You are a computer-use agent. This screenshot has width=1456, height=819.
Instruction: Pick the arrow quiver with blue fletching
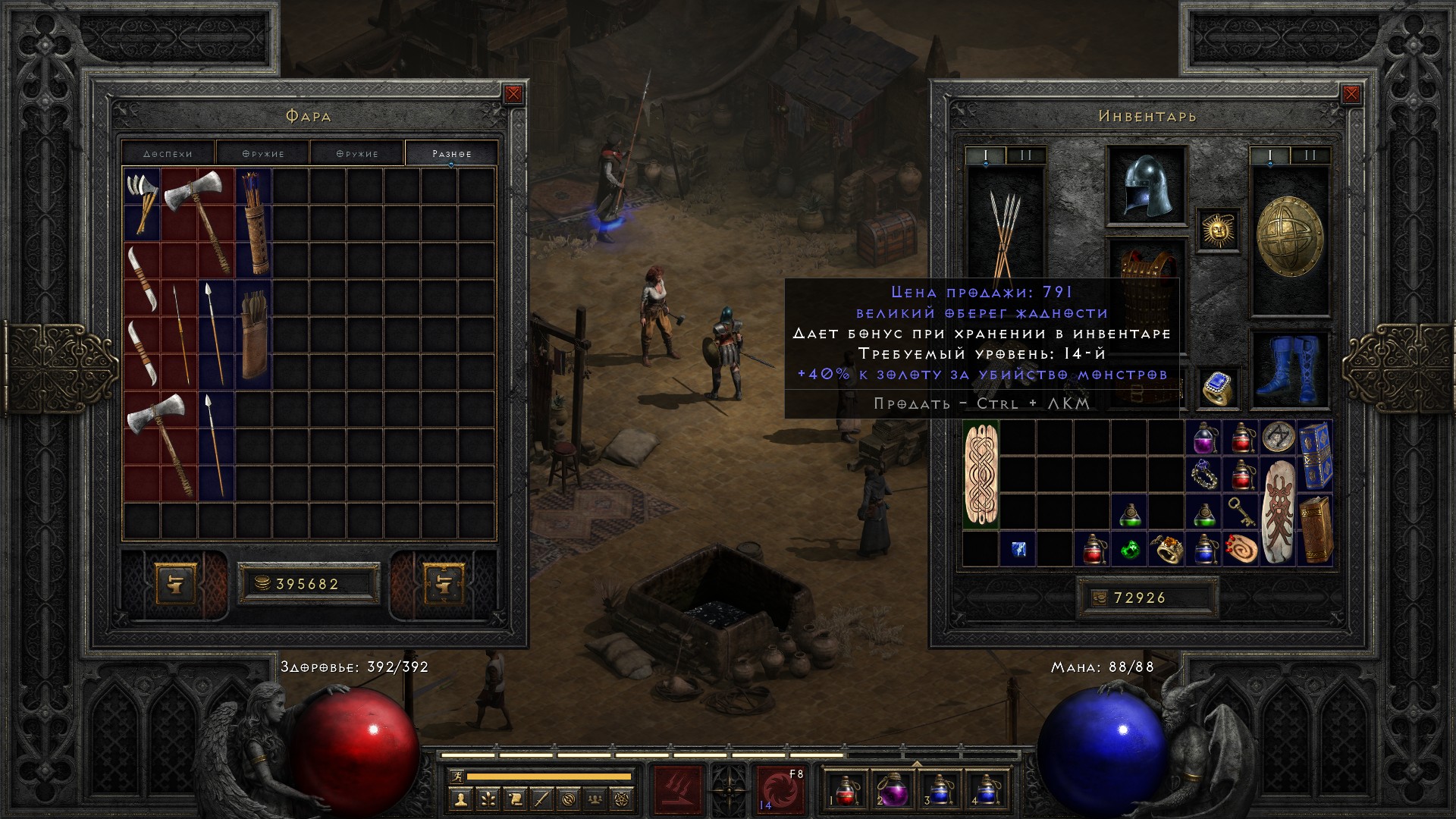254,222
